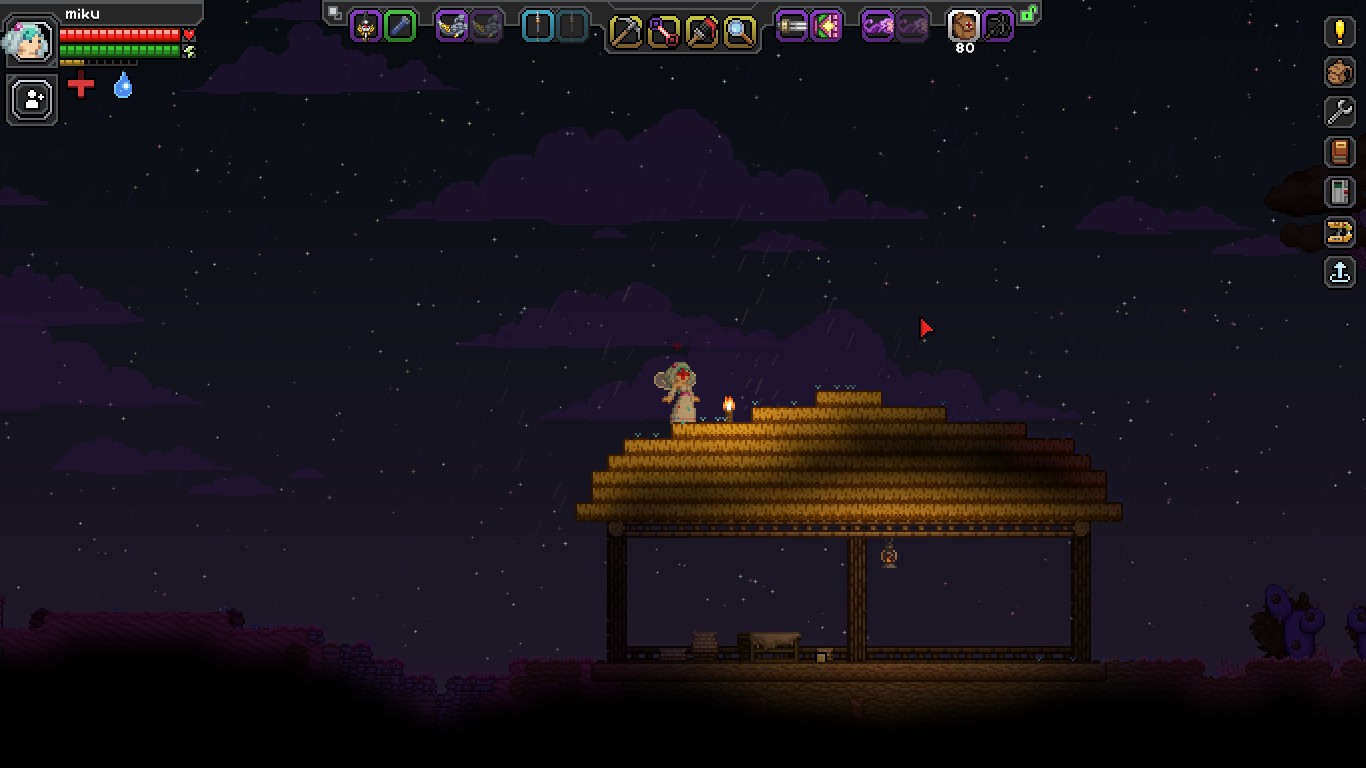Select the flashlight hotbar slot
The height and width of the screenshot is (768, 1366).
pyautogui.click(x=792, y=26)
